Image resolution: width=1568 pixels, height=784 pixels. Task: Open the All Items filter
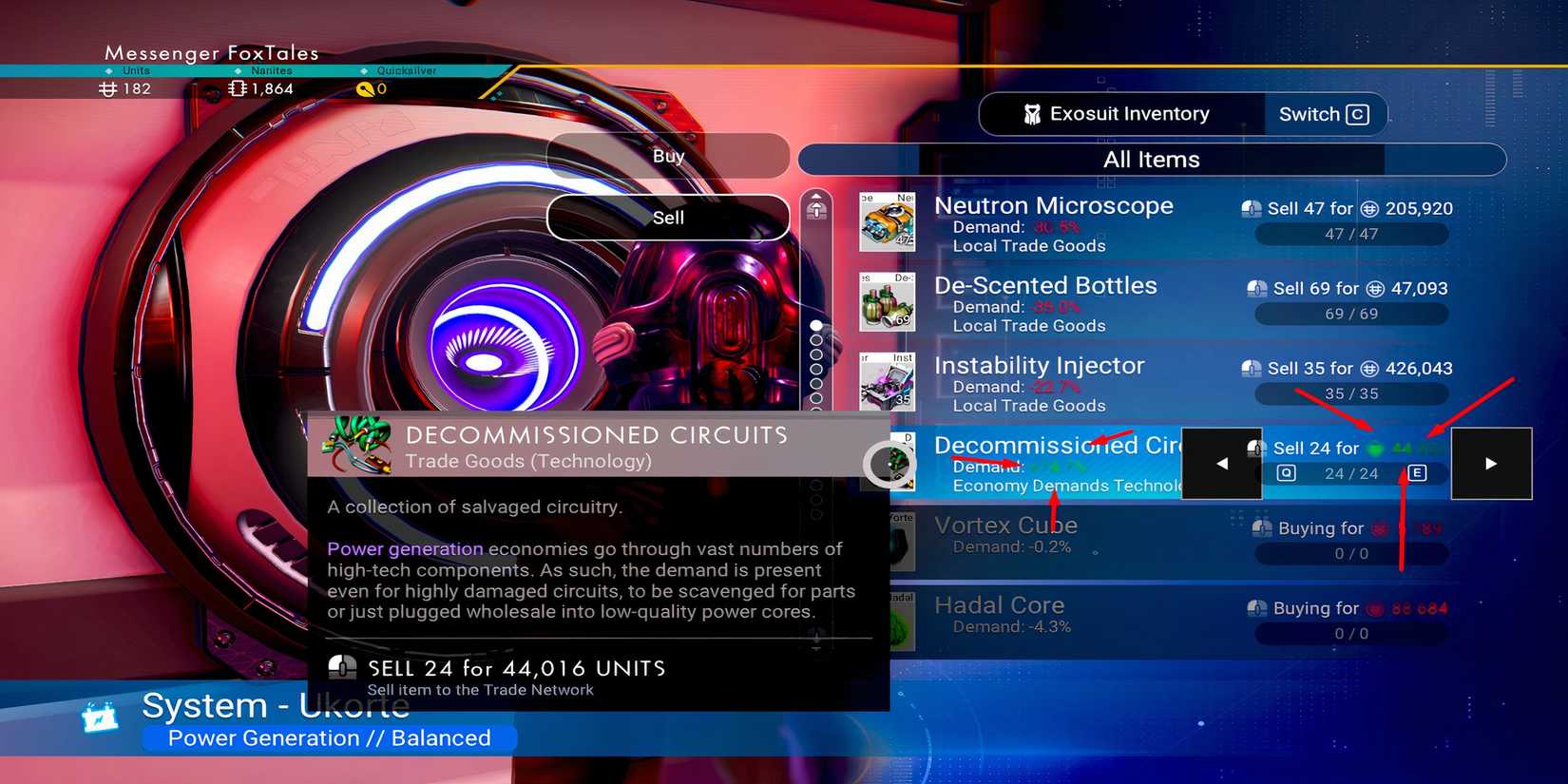(x=1151, y=159)
